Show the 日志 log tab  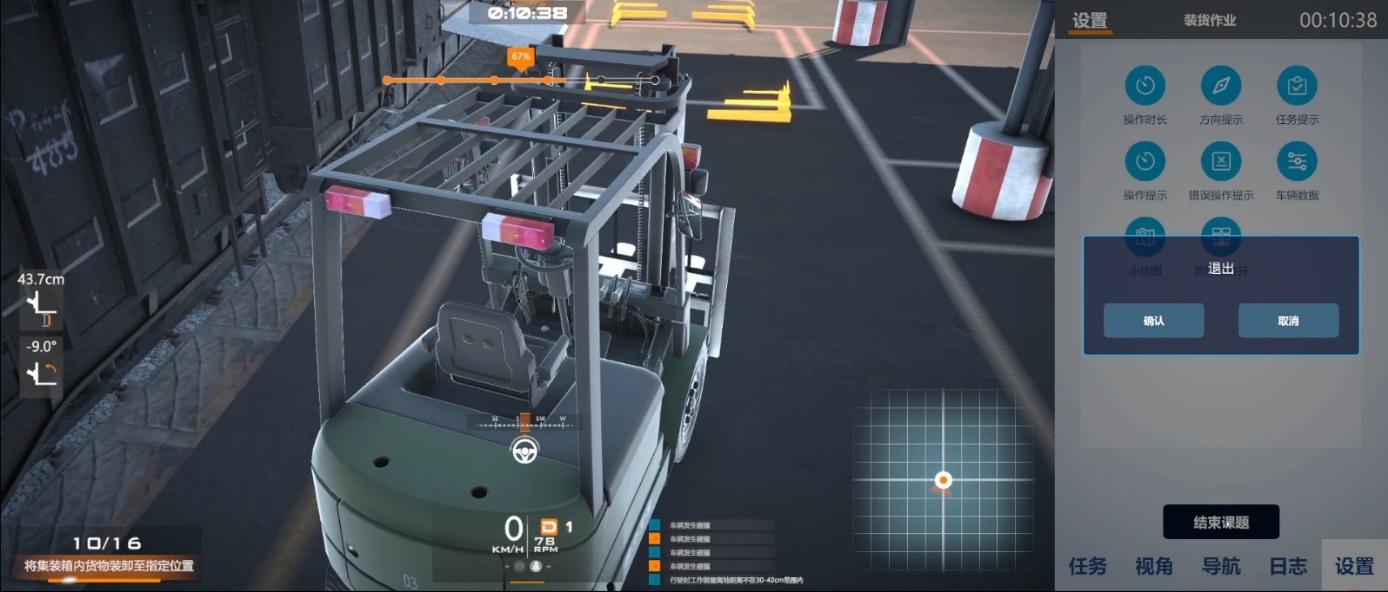click(1288, 566)
